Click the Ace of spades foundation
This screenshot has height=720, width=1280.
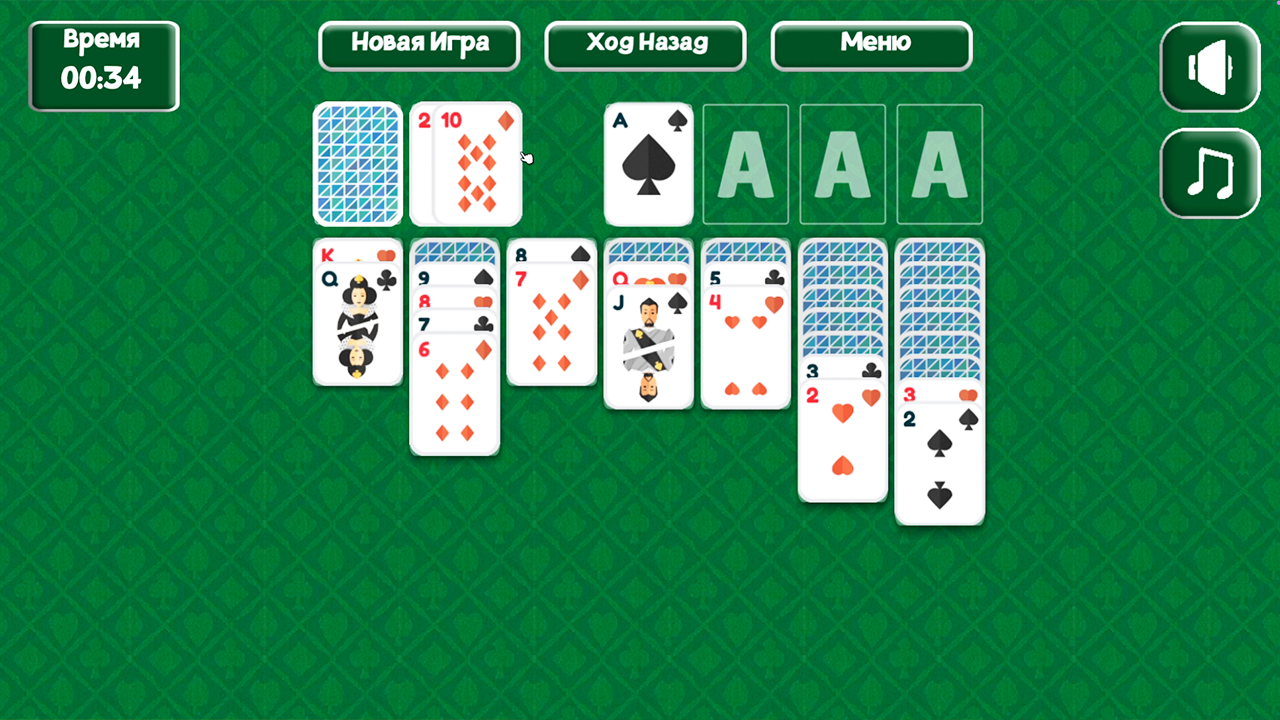coord(648,163)
